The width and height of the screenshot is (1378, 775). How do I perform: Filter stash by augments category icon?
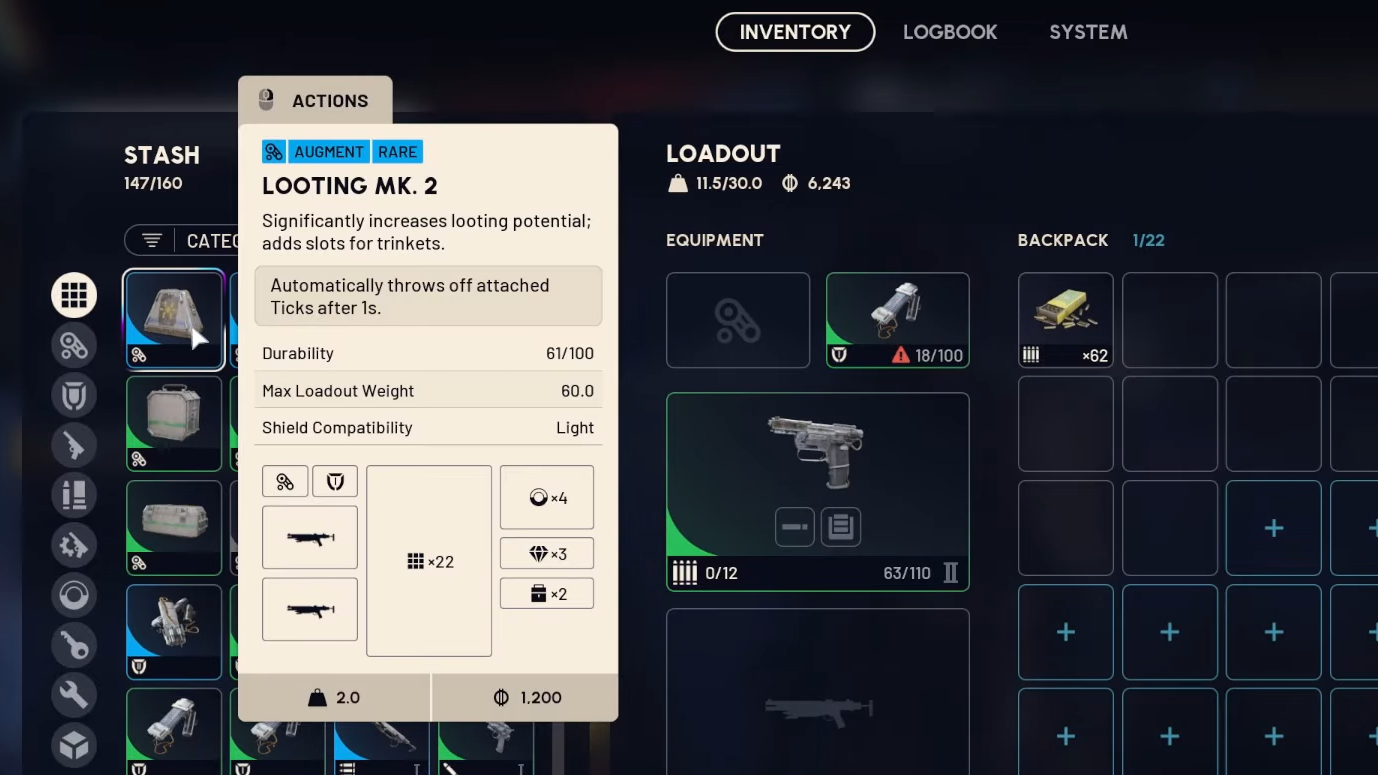74,345
